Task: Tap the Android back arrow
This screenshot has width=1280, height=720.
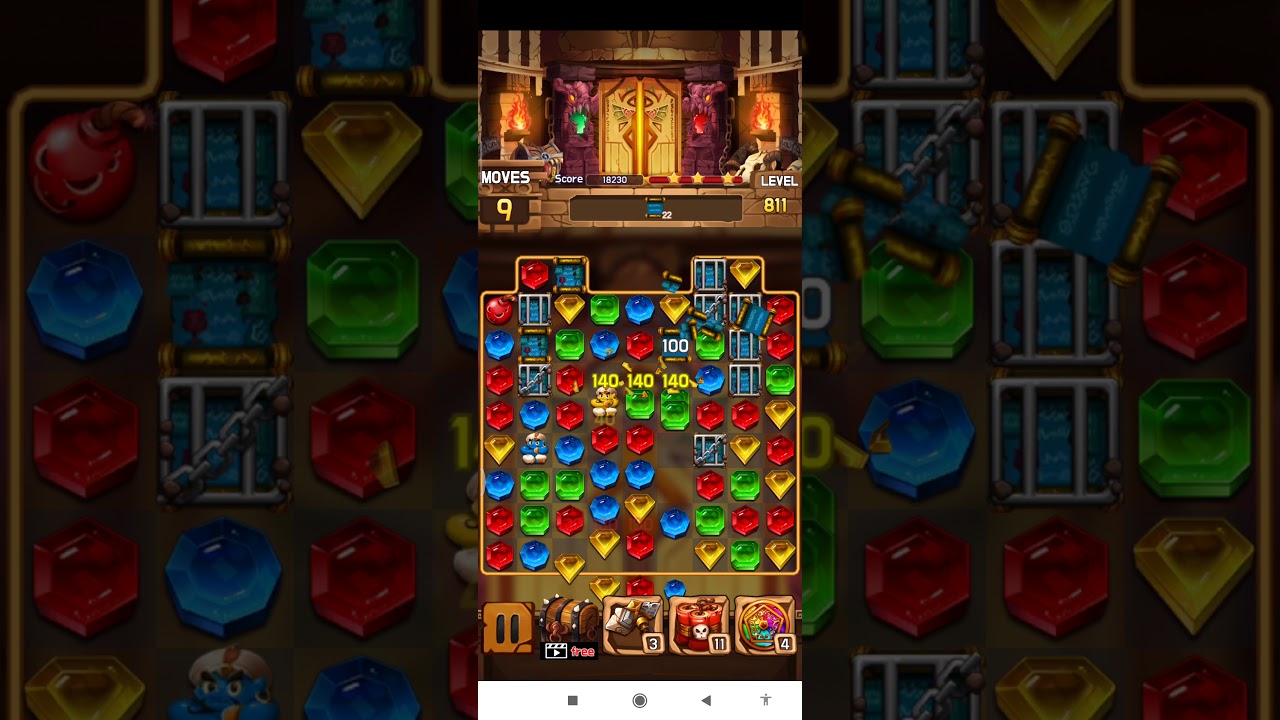Action: 706,700
